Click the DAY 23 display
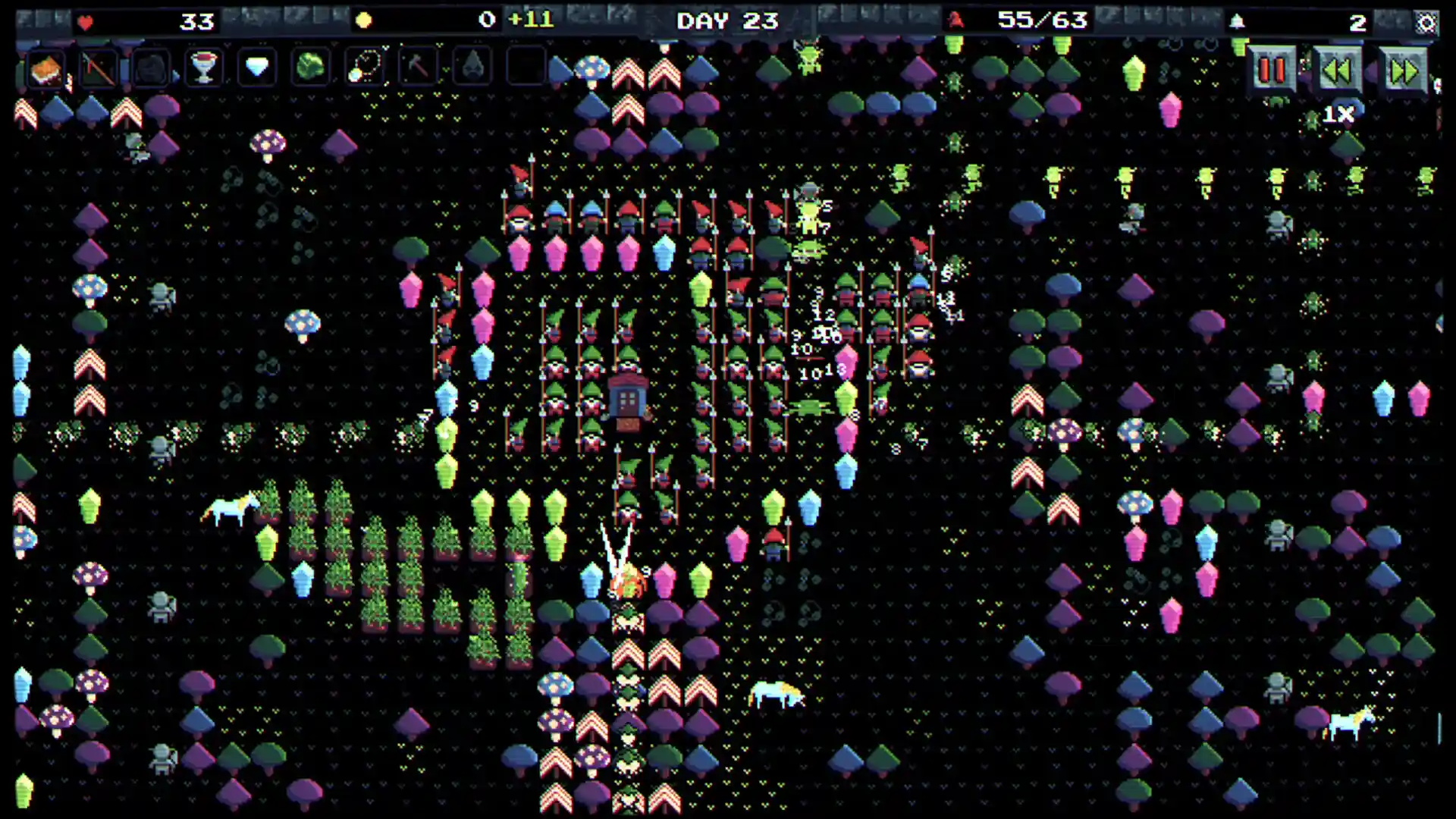The image size is (1456, 819). 726,20
